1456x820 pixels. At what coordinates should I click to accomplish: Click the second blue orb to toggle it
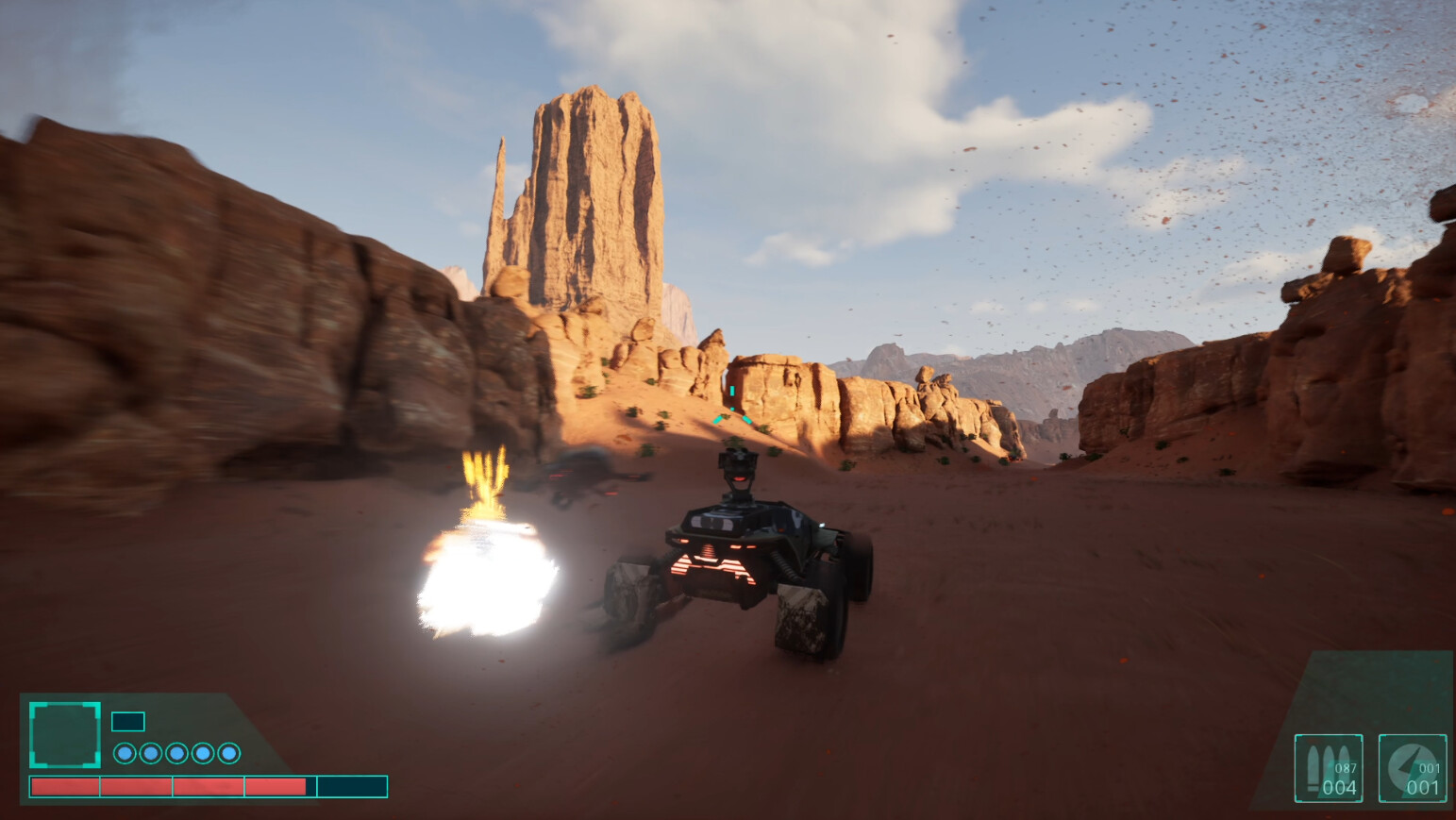(150, 752)
